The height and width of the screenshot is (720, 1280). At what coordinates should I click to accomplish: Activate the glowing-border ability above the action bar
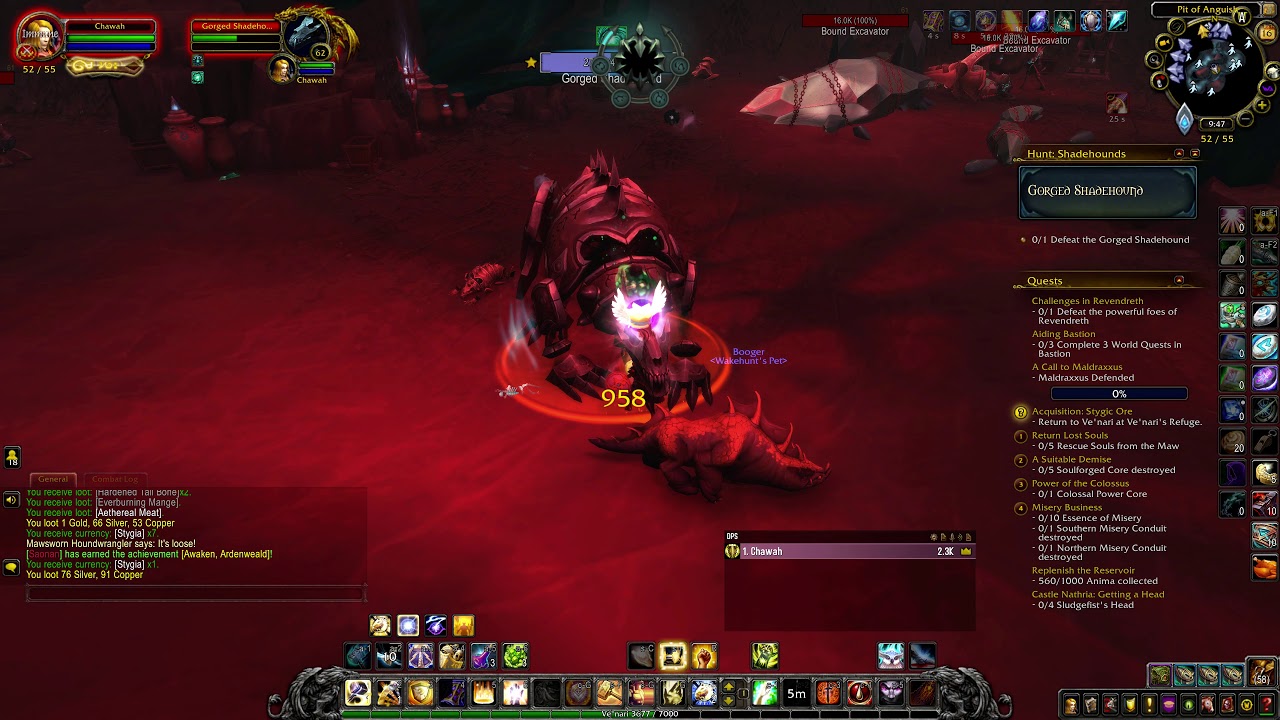(673, 656)
